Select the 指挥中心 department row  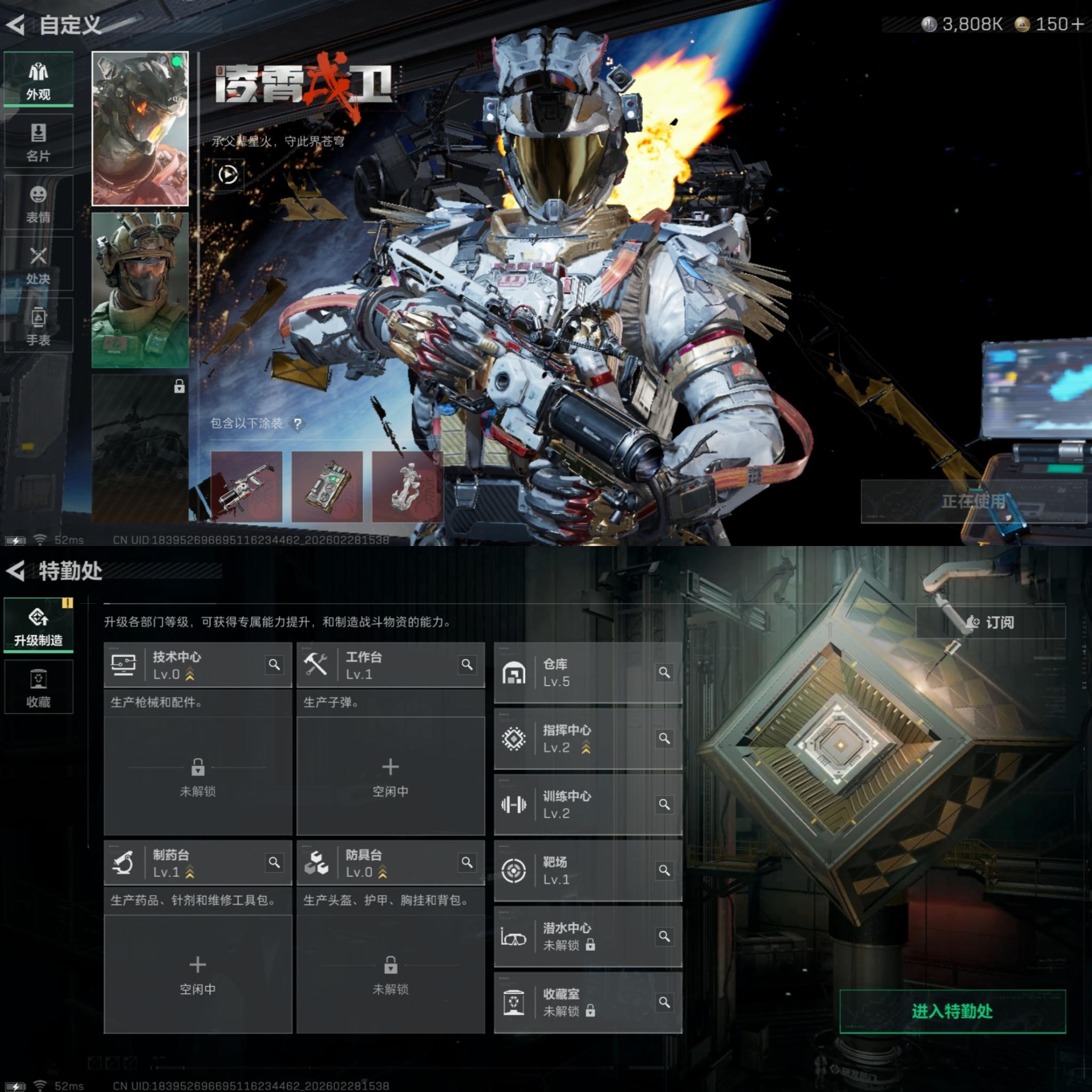588,738
